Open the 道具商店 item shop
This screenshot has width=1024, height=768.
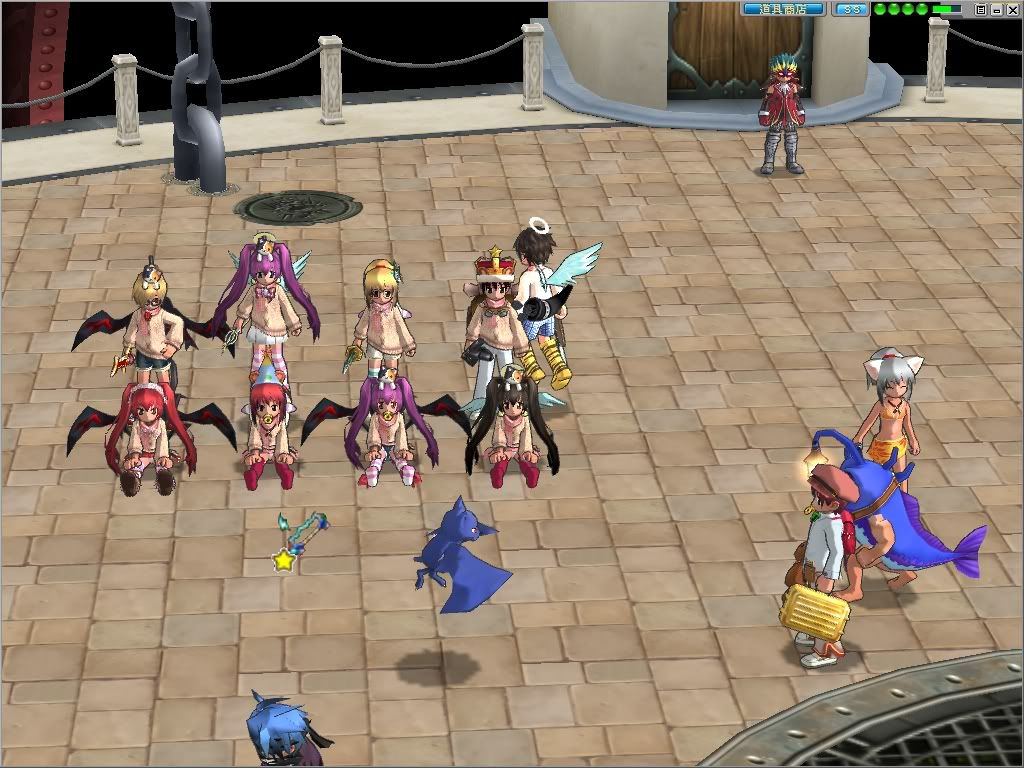tap(783, 9)
